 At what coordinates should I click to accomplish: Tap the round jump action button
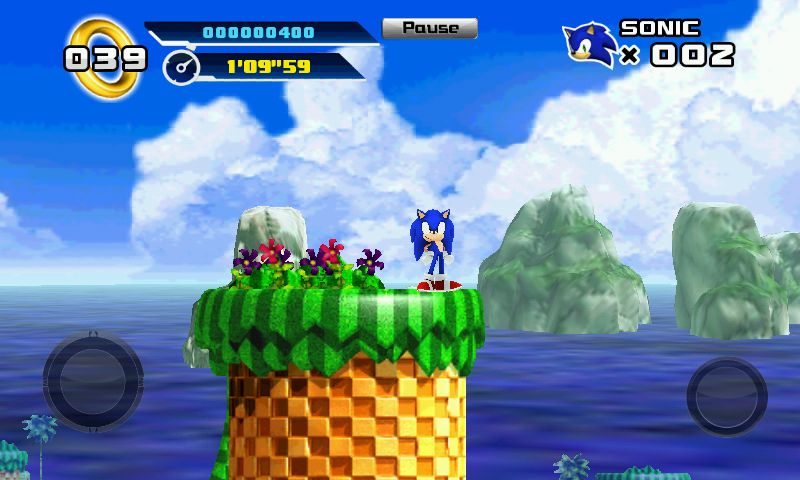tap(727, 395)
